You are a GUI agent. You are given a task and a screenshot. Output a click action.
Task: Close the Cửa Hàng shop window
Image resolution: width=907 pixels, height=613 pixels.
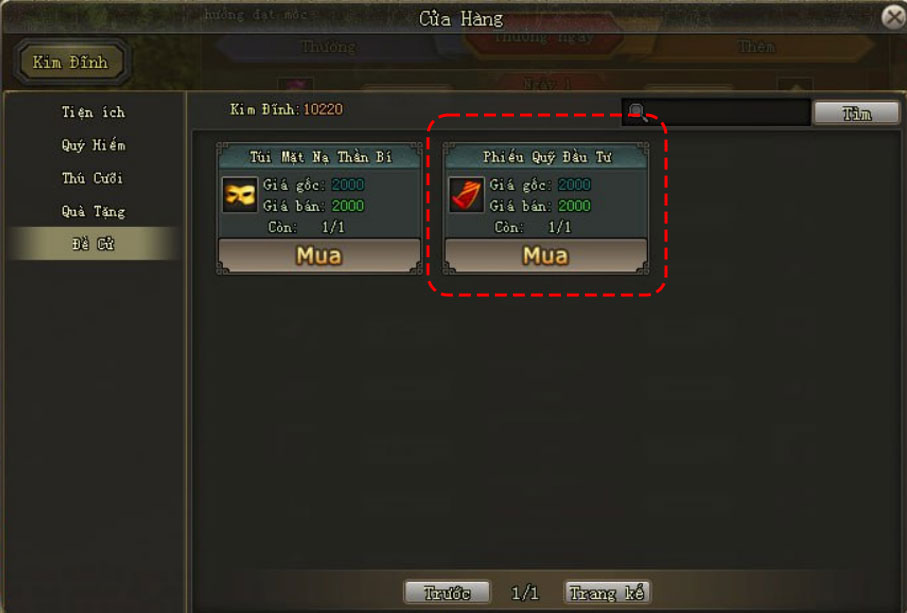coord(893,17)
